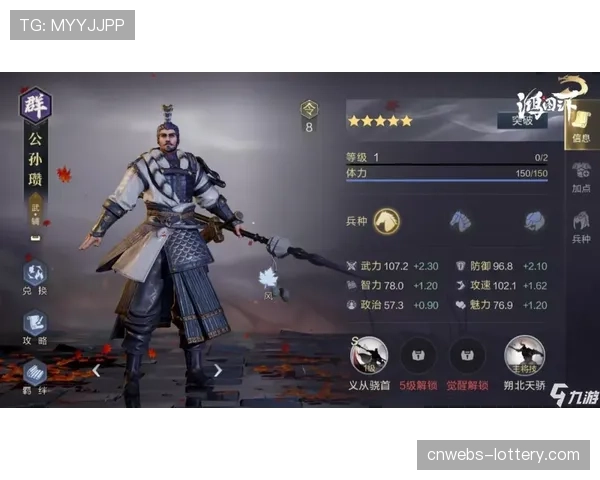This screenshot has height=480, width=600.
Task: Tap the 突破 breakthrough button
Action: (x=521, y=121)
